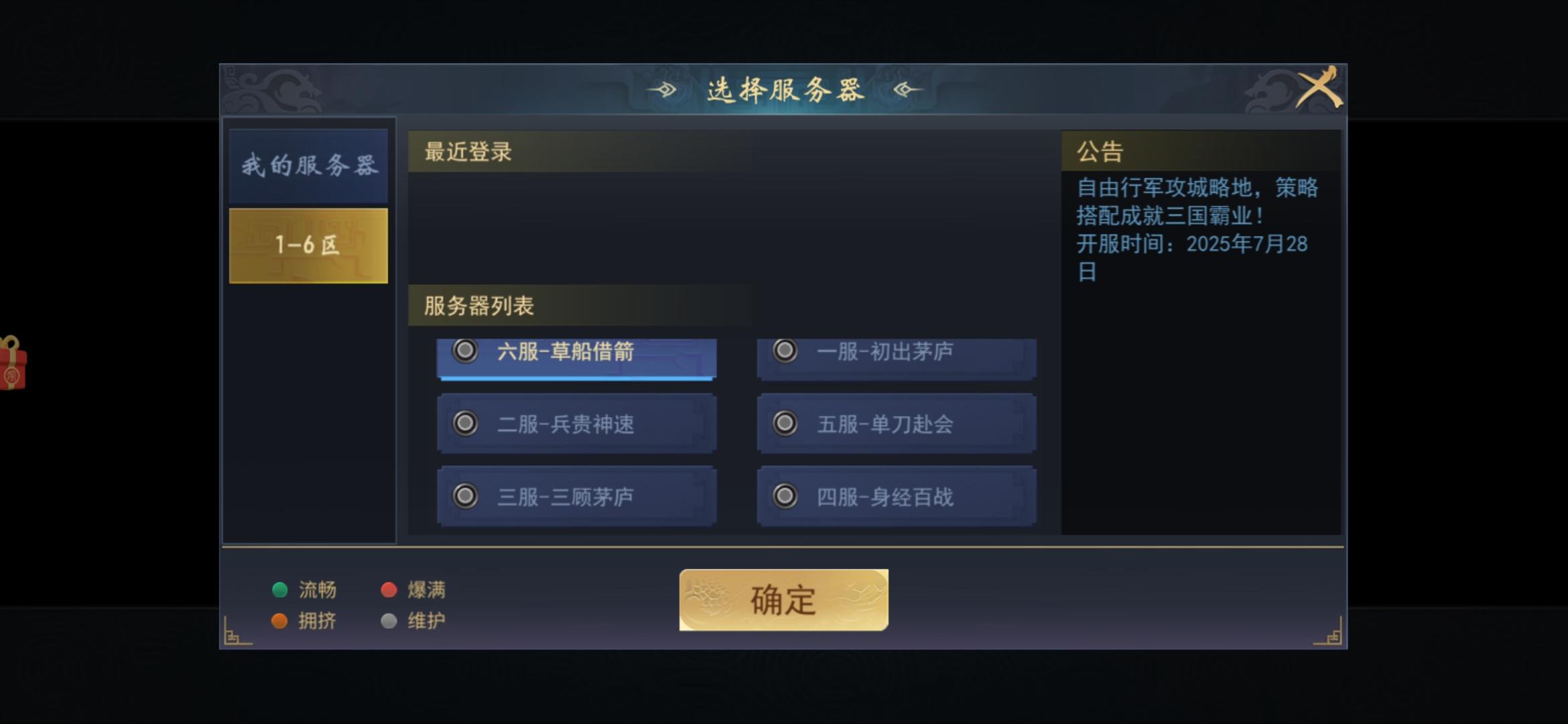Click the red 爆满 status indicator
This screenshot has height=724, width=1568.
(389, 590)
